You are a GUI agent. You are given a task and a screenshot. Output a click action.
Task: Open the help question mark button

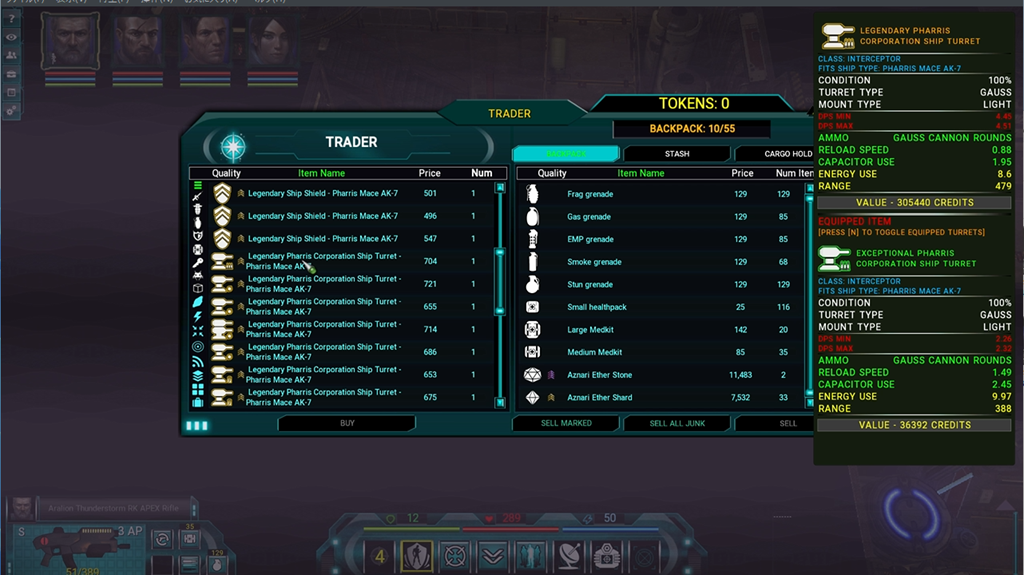11,19
